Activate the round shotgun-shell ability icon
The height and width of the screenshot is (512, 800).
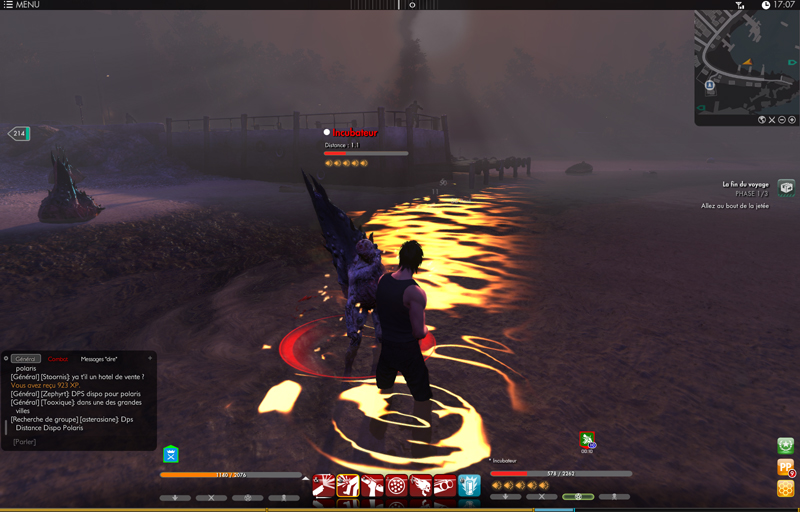click(x=397, y=486)
